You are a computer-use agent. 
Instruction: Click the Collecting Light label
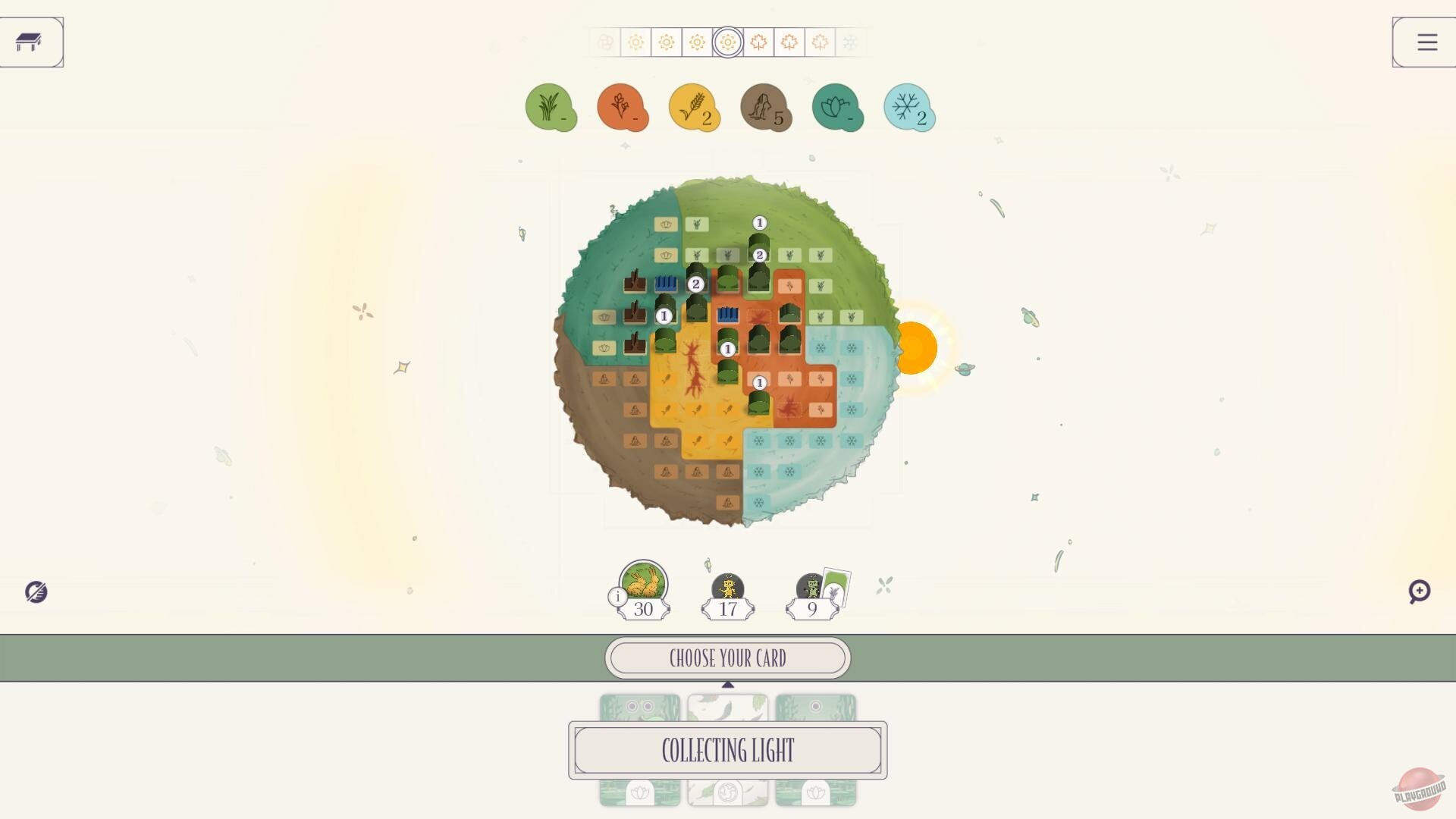pyautogui.click(x=727, y=751)
